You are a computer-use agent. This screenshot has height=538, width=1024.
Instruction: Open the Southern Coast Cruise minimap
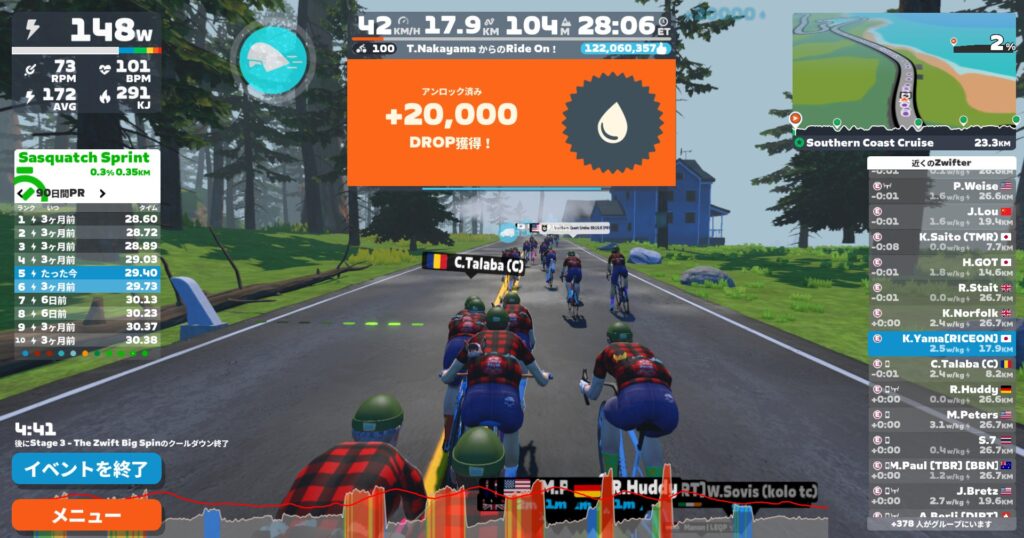click(904, 72)
